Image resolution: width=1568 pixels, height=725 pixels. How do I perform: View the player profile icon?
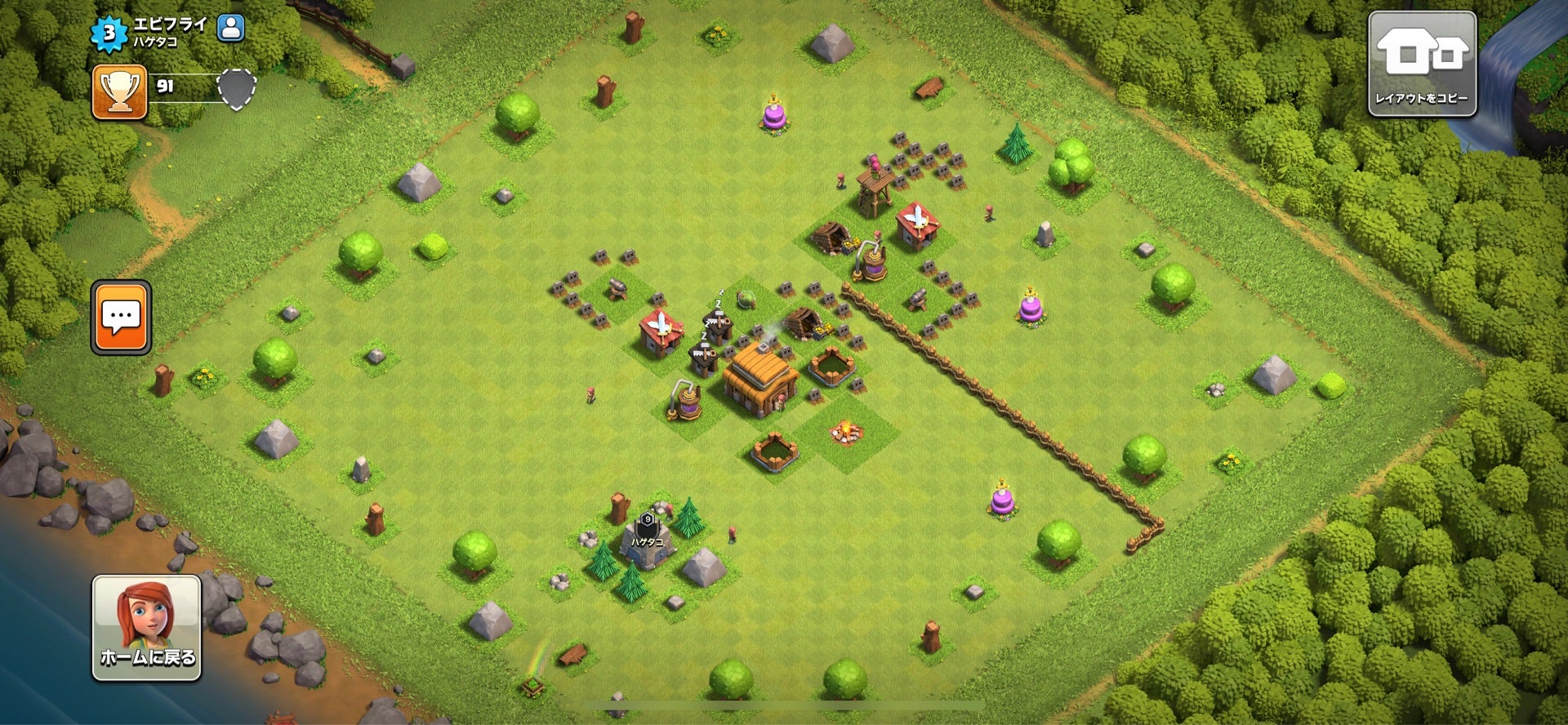point(231,28)
